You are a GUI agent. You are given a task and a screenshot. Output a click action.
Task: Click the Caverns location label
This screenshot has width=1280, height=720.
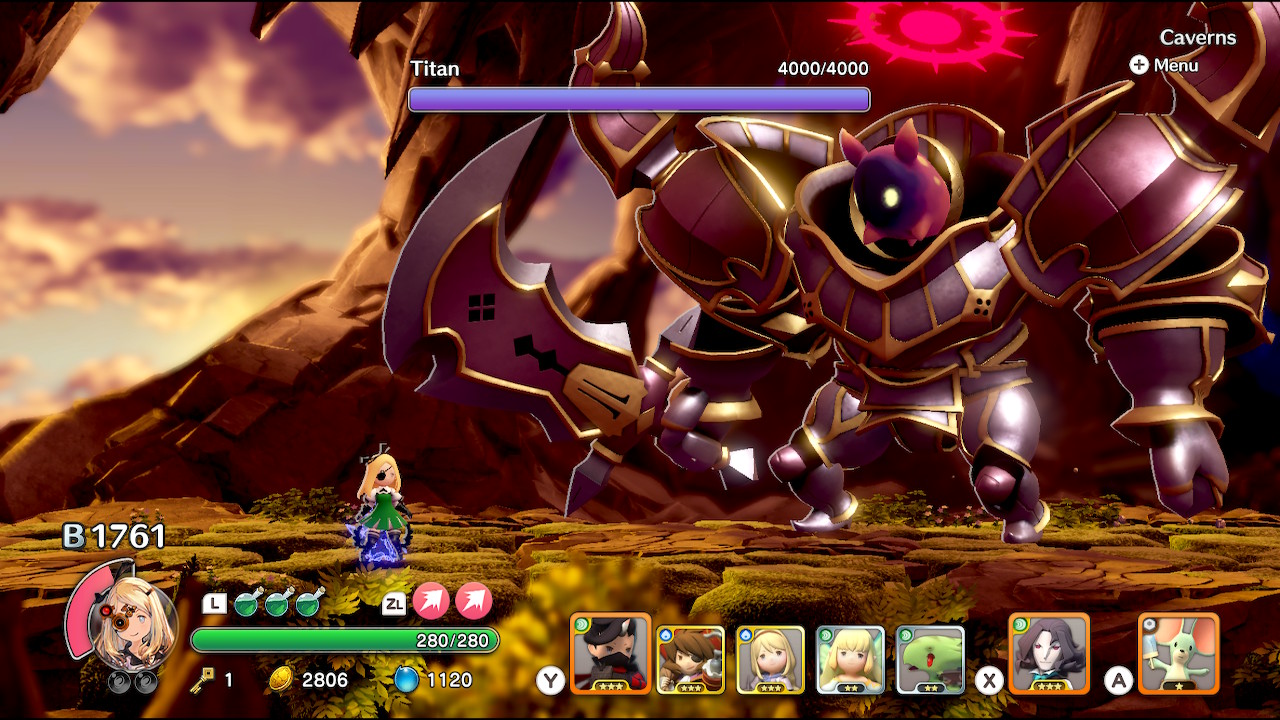pyautogui.click(x=1196, y=38)
